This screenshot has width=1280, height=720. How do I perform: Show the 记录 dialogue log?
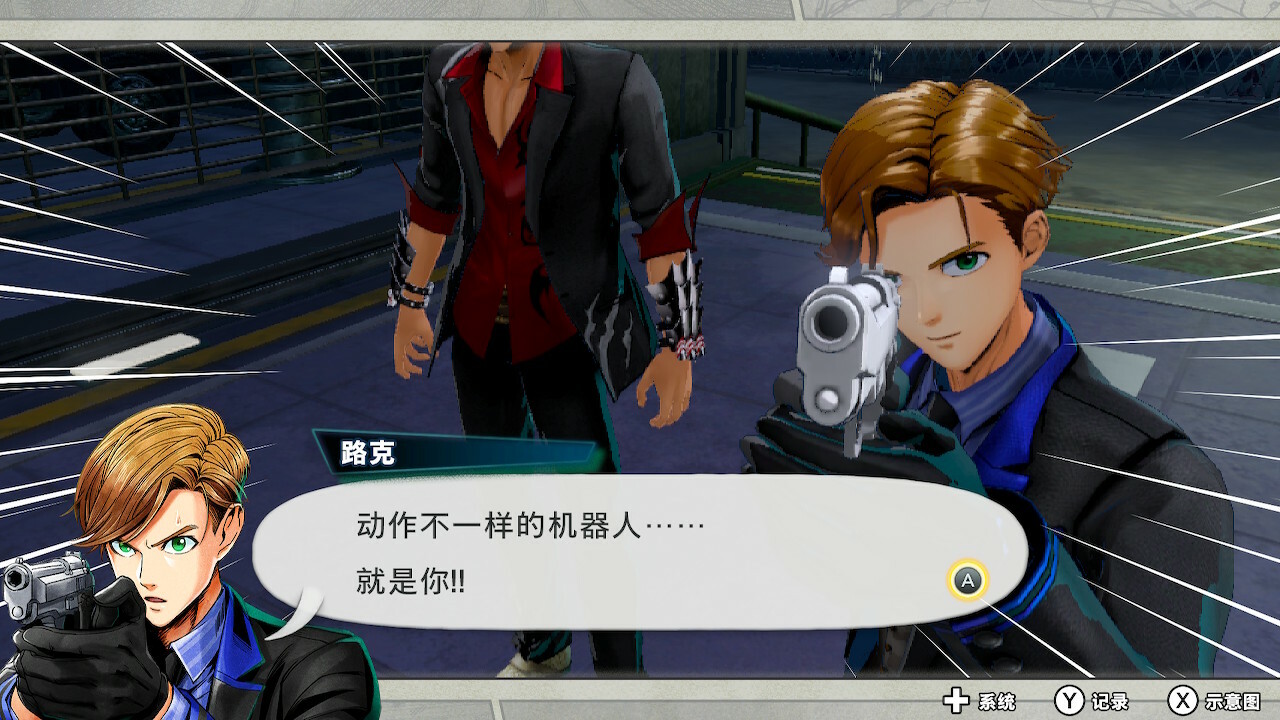[1092, 701]
